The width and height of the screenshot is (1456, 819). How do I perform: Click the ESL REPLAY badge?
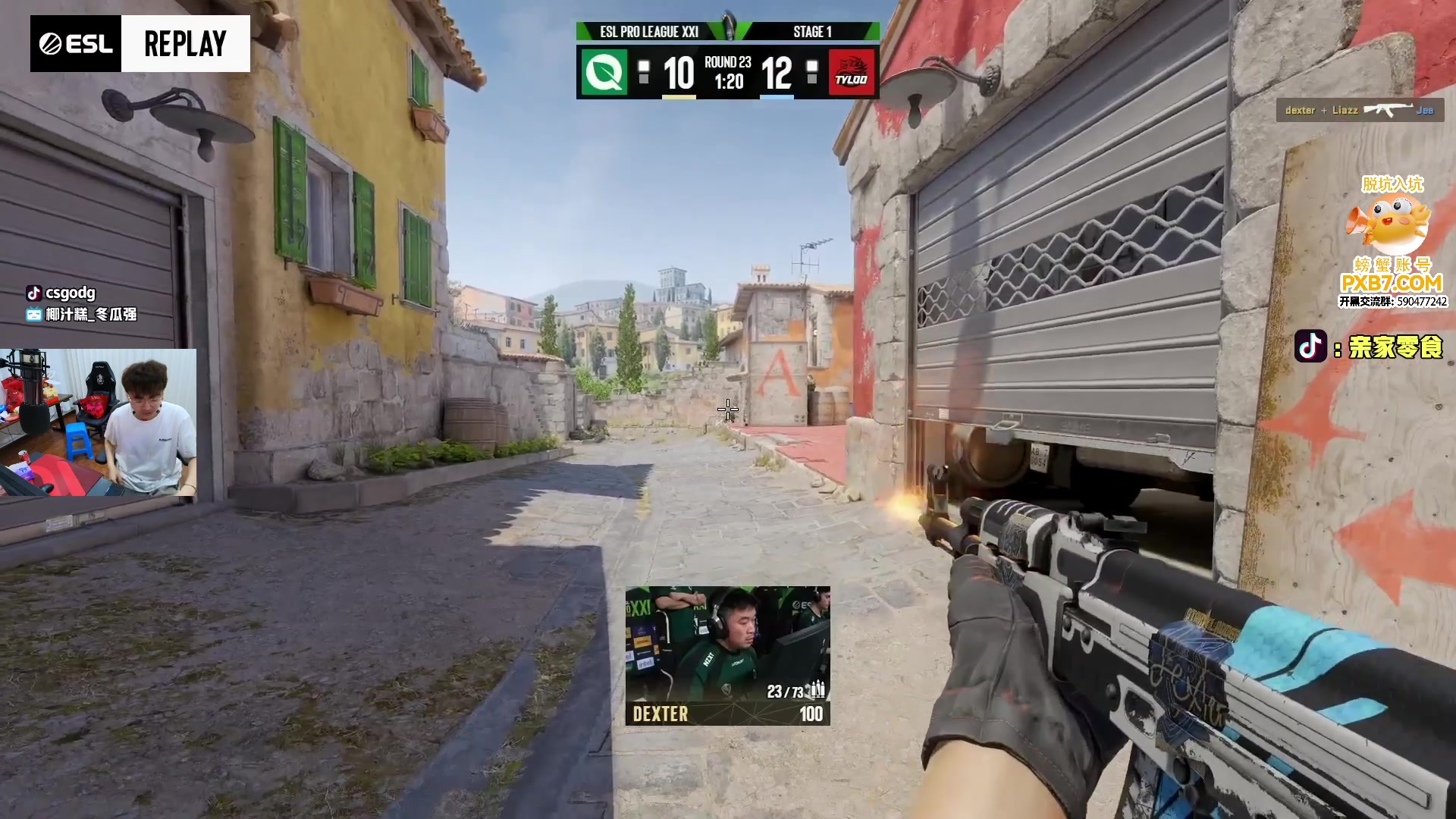pyautogui.click(x=140, y=44)
